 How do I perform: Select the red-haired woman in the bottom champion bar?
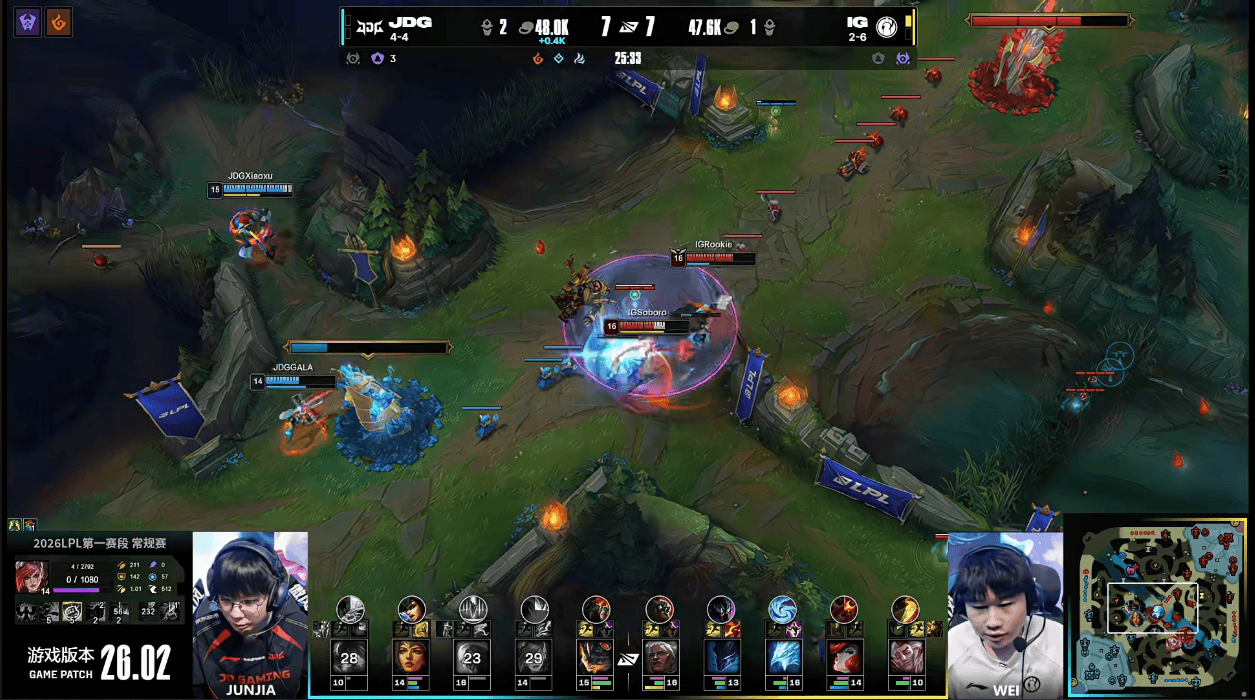tap(845, 658)
